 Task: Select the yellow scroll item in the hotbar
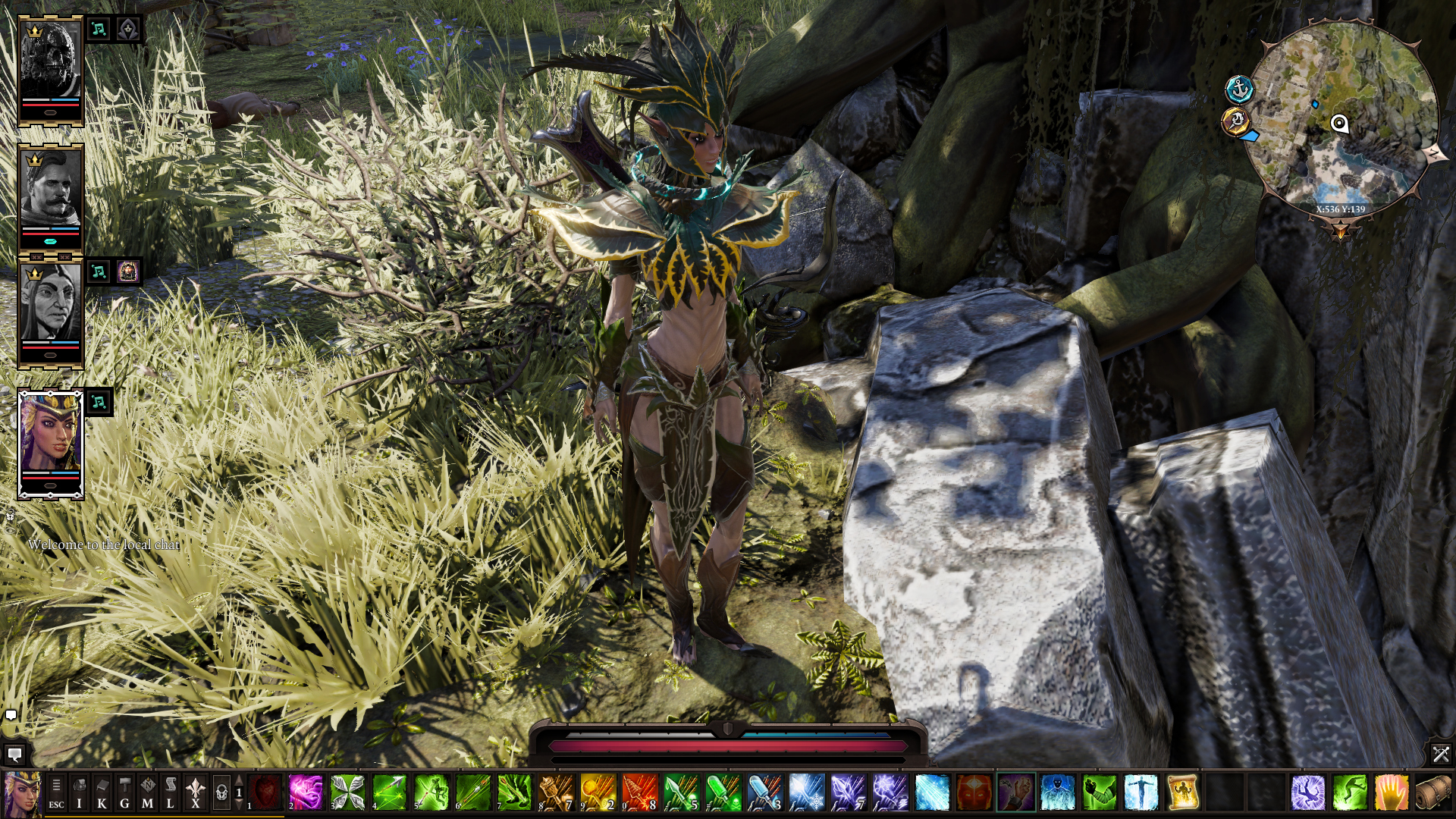[x=1182, y=793]
